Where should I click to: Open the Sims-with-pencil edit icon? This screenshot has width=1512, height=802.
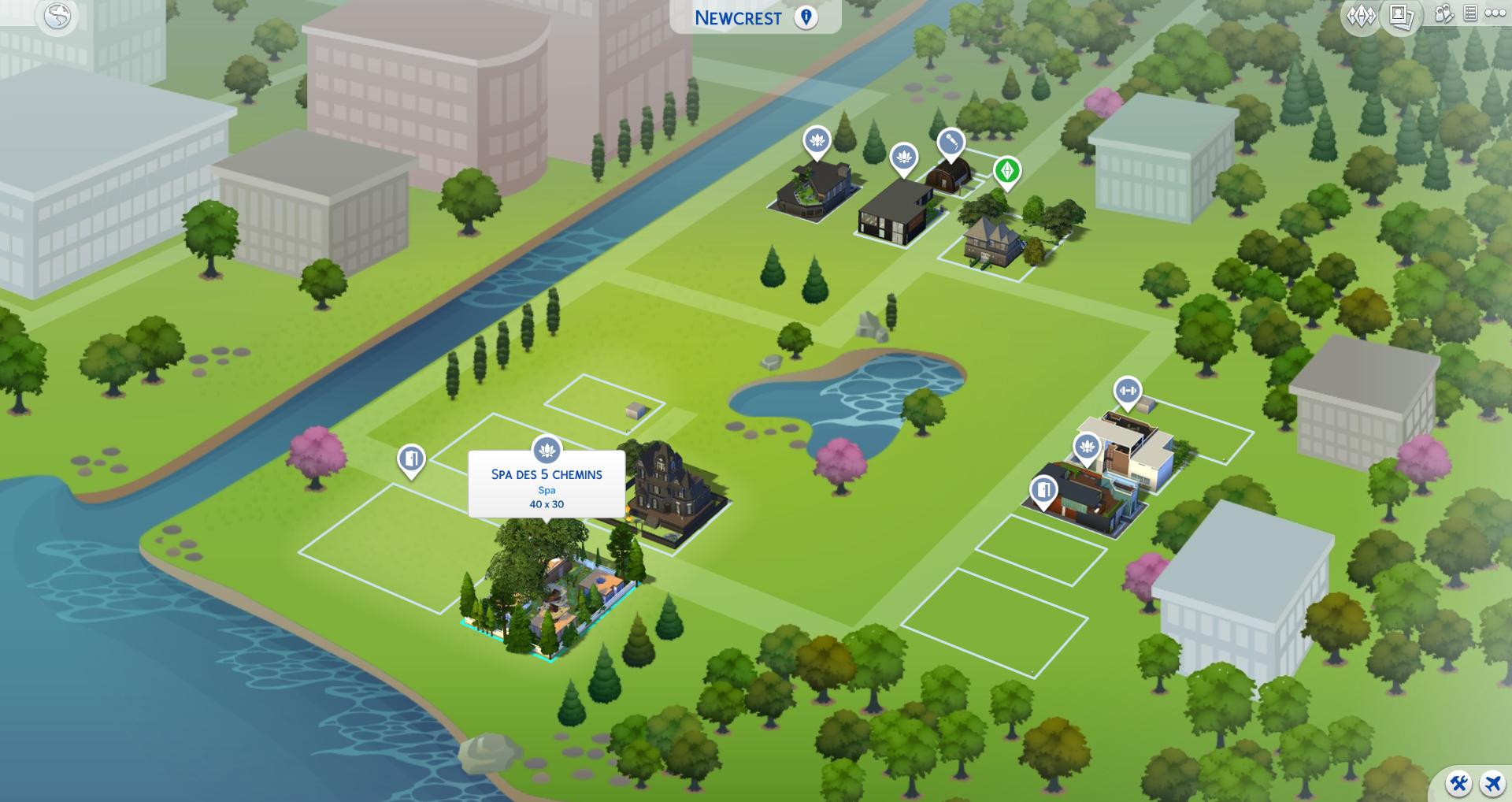(1443, 14)
